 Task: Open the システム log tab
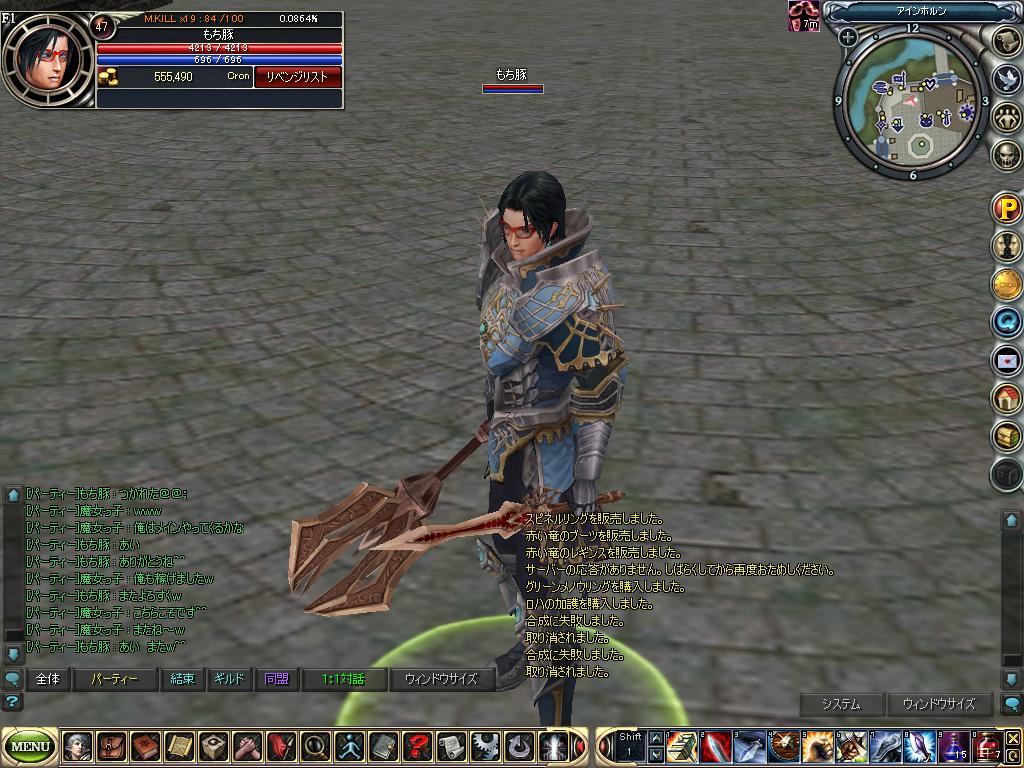(x=841, y=704)
